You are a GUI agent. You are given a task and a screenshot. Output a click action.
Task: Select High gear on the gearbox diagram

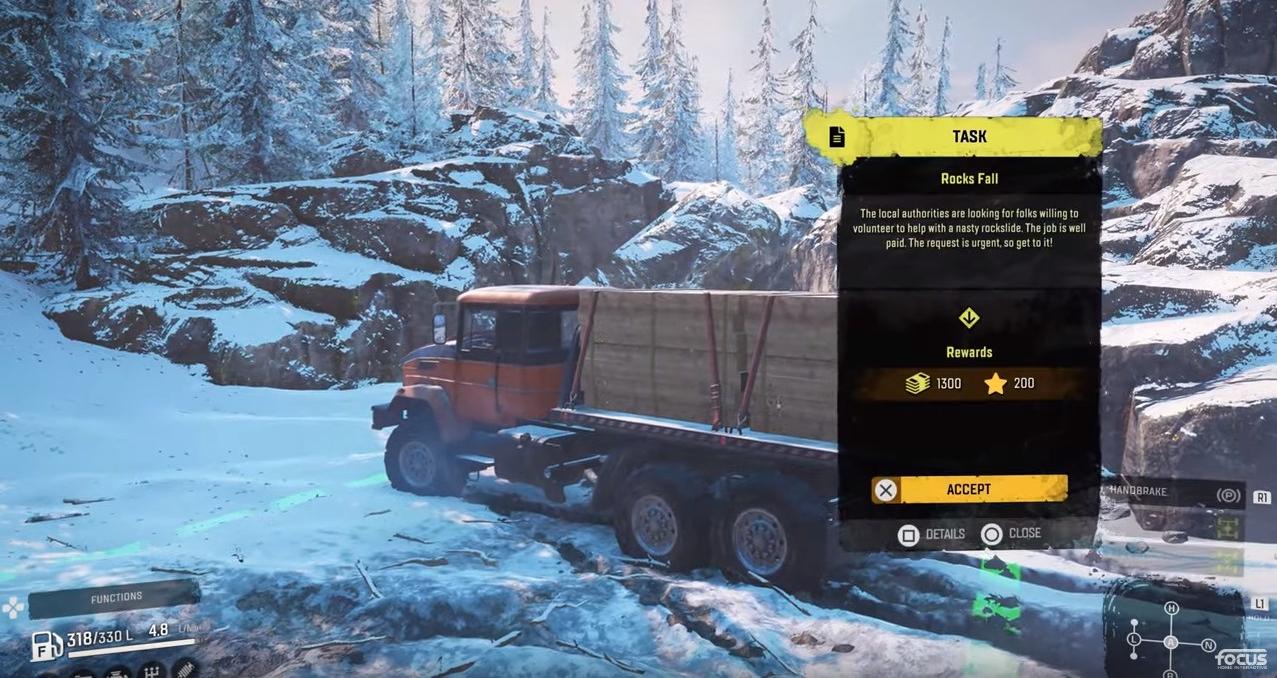(x=1171, y=609)
